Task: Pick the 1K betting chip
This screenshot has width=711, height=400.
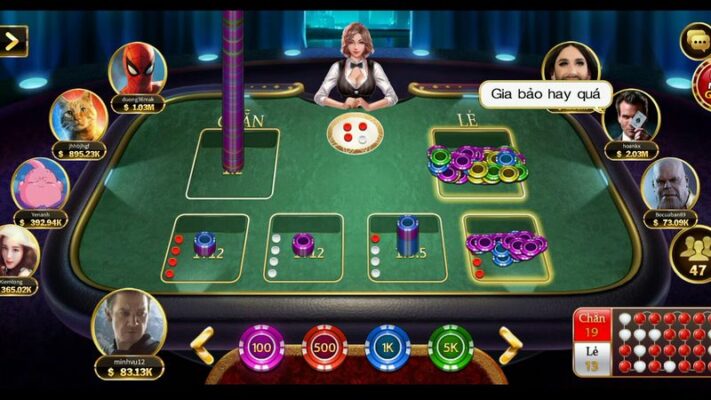Action: click(x=387, y=348)
